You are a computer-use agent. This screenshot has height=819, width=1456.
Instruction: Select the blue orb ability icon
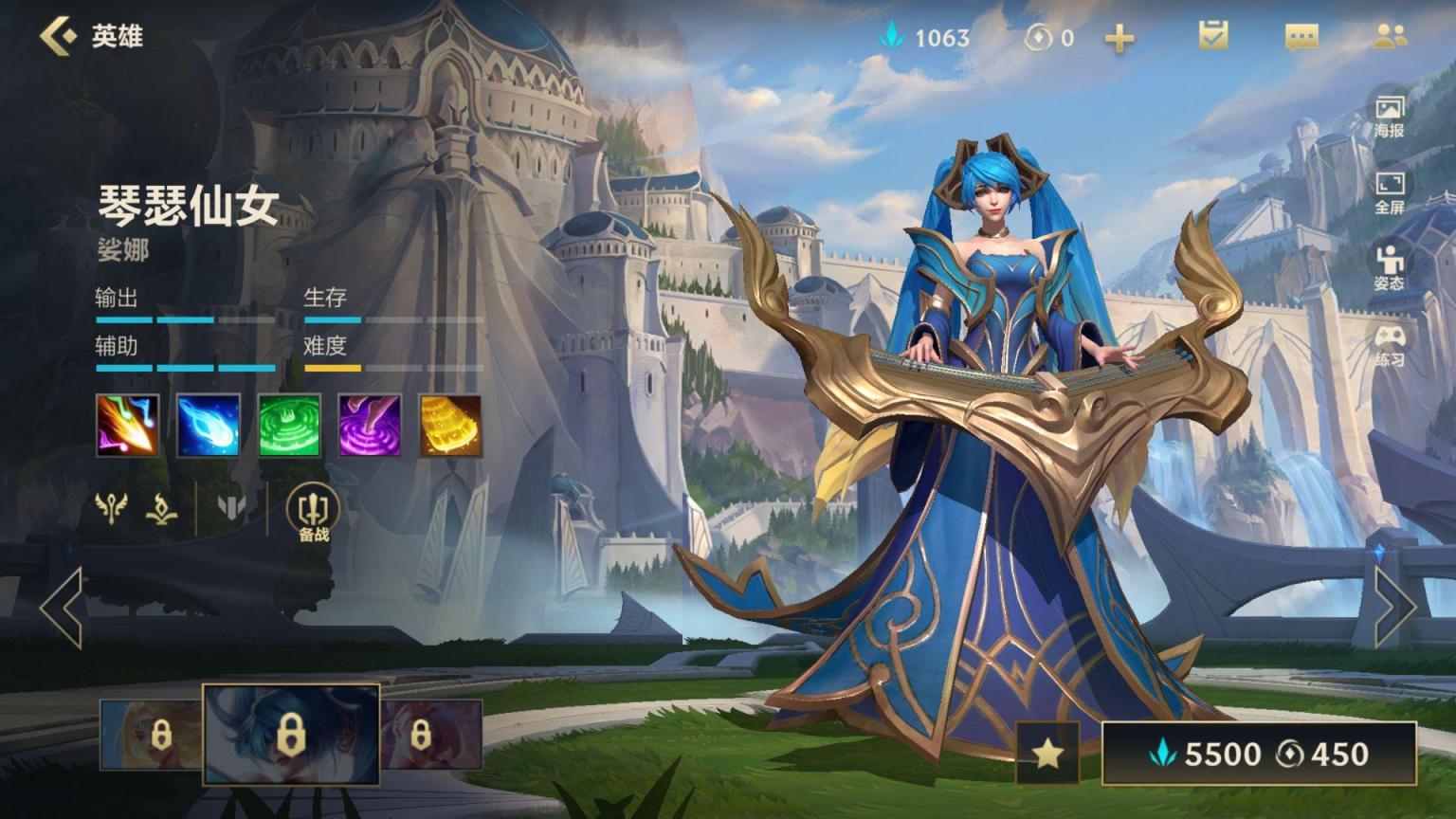pos(209,426)
